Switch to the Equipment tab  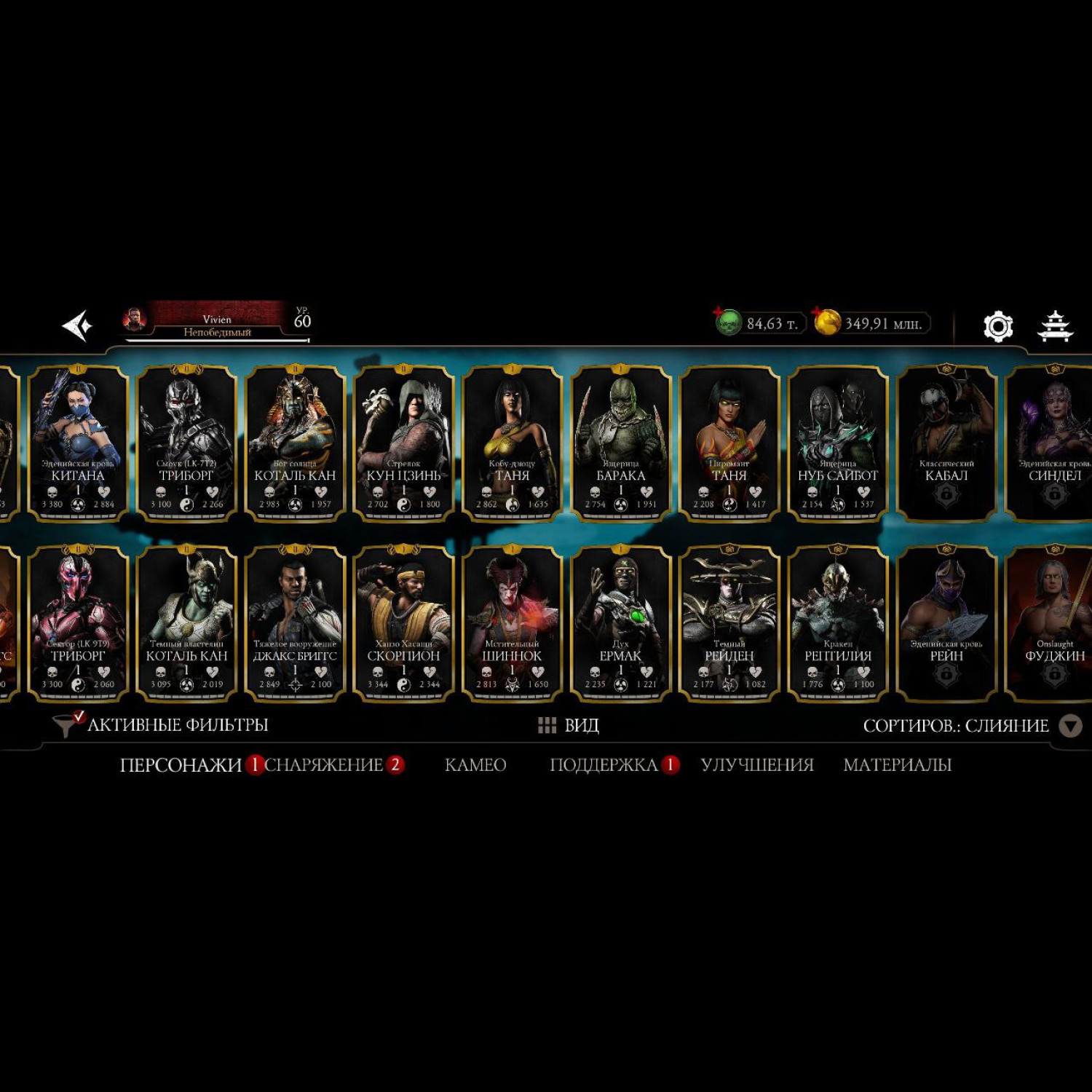pos(324,765)
